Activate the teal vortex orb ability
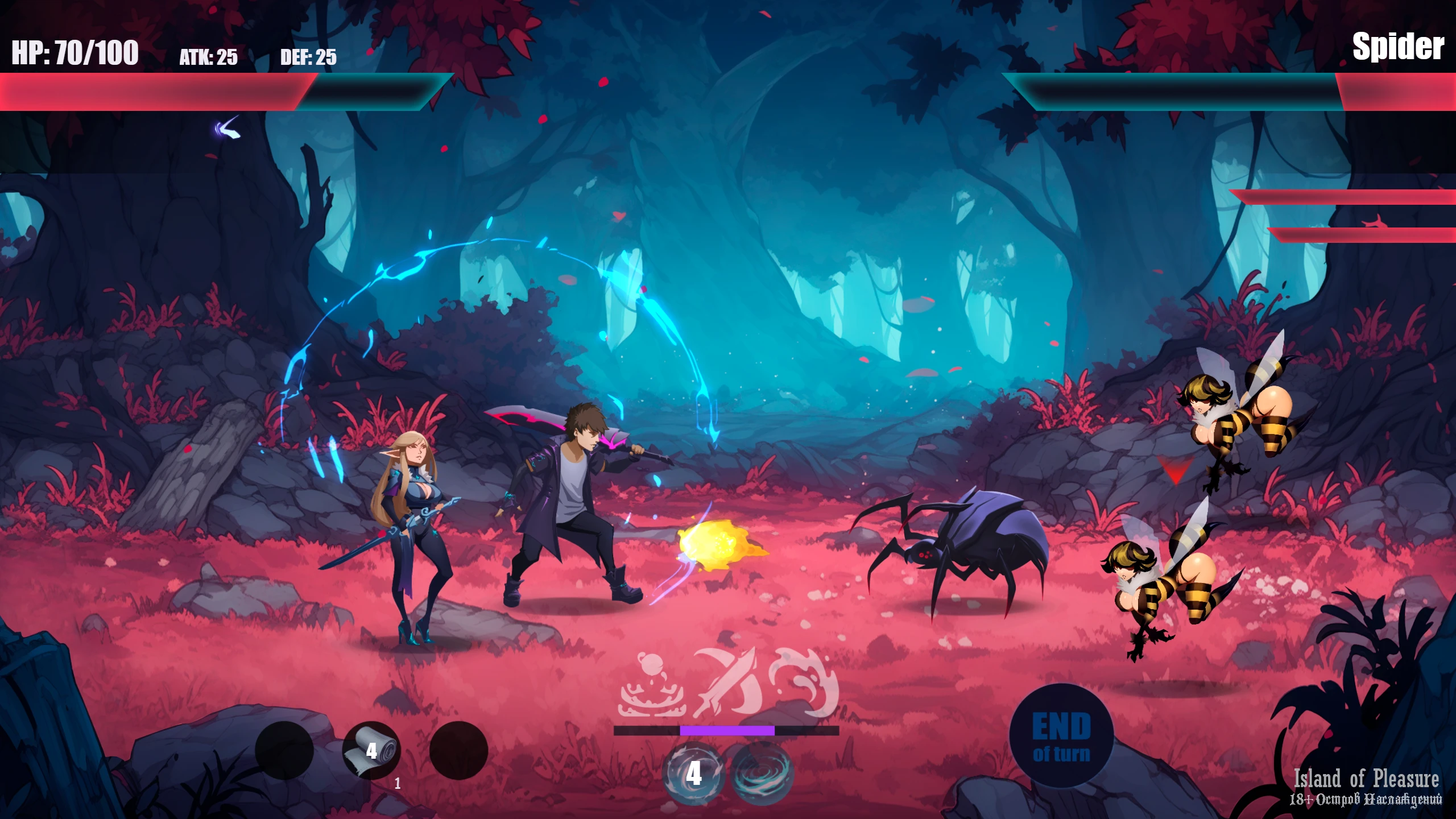 762,773
